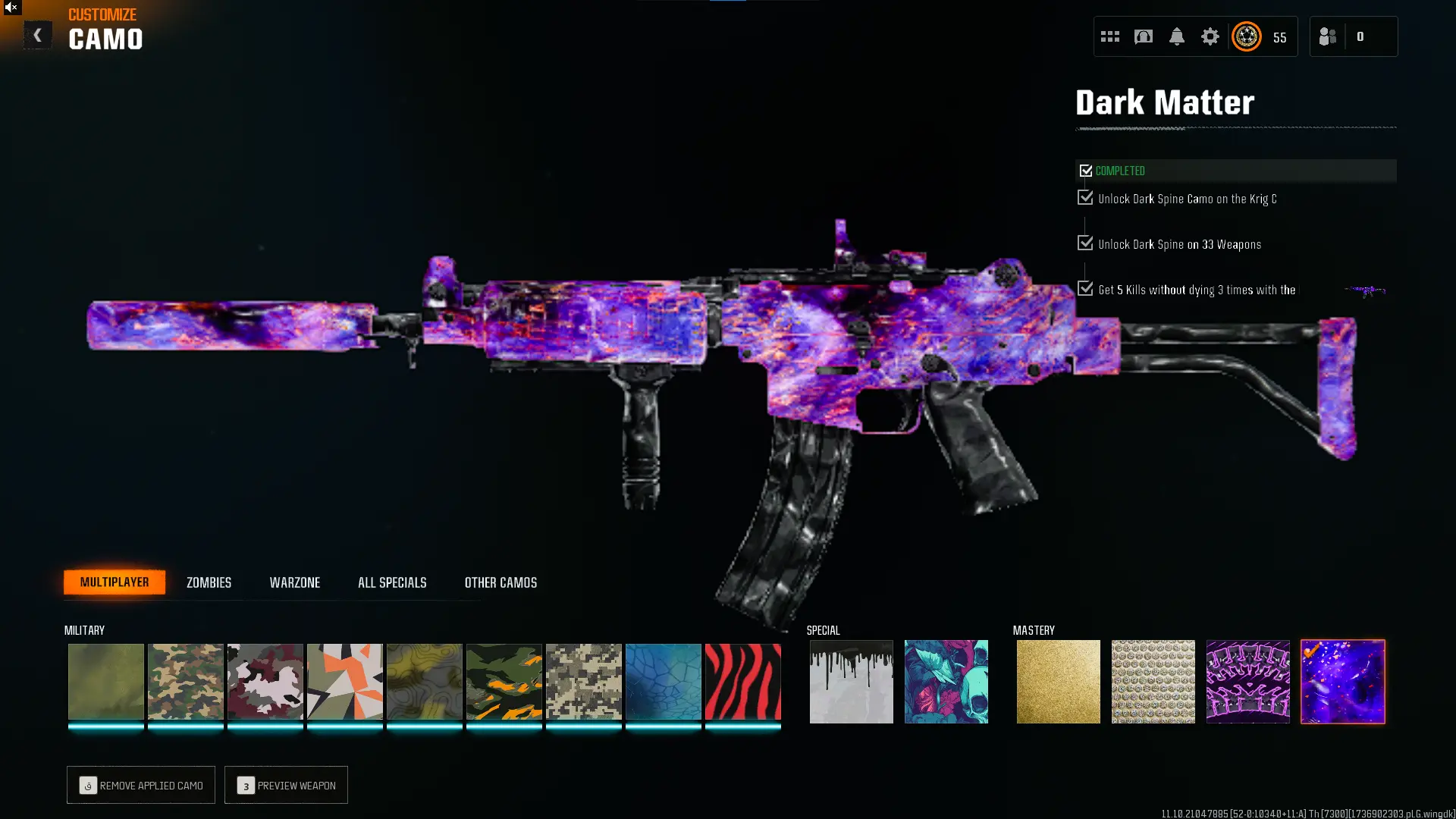Viewport: 1456px width, 819px height.
Task: Select the Other Camos tab
Action: (x=500, y=582)
